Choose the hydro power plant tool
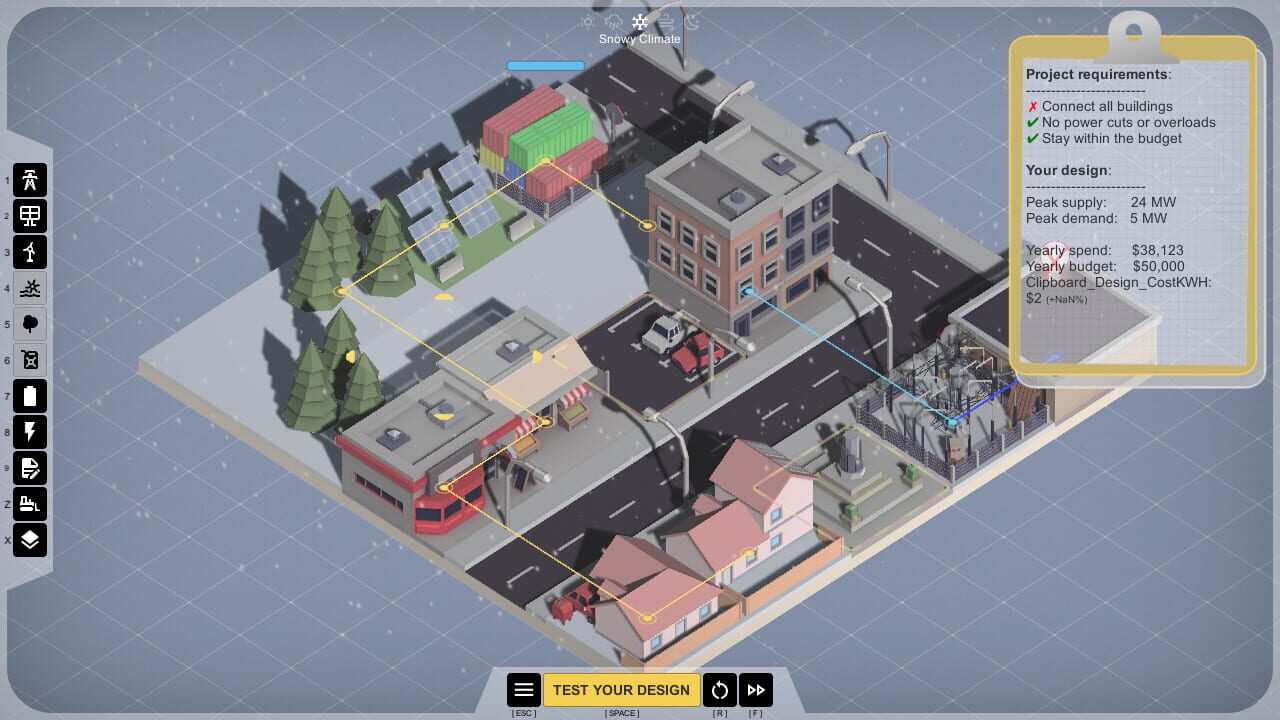The image size is (1280, 720). [x=30, y=288]
